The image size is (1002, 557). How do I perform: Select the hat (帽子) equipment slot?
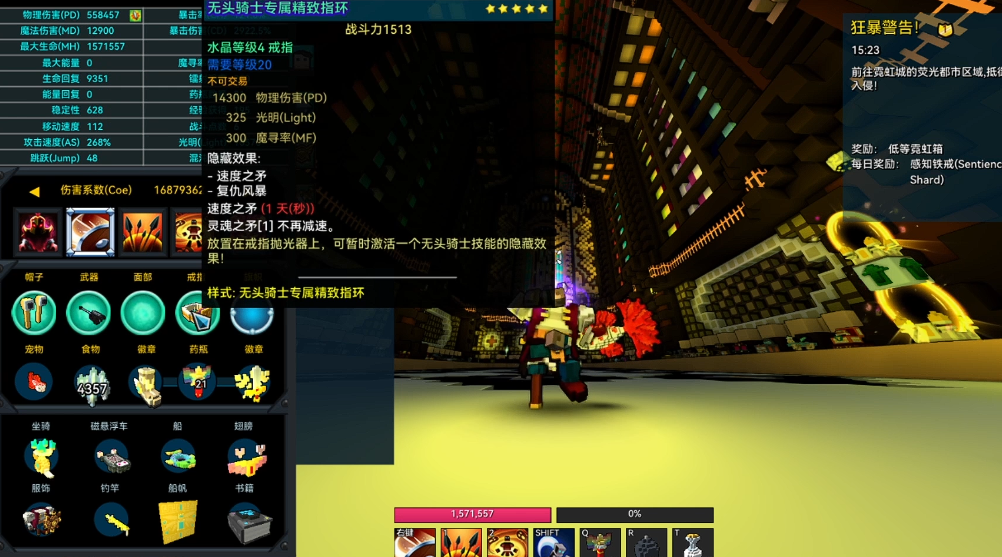coord(34,313)
